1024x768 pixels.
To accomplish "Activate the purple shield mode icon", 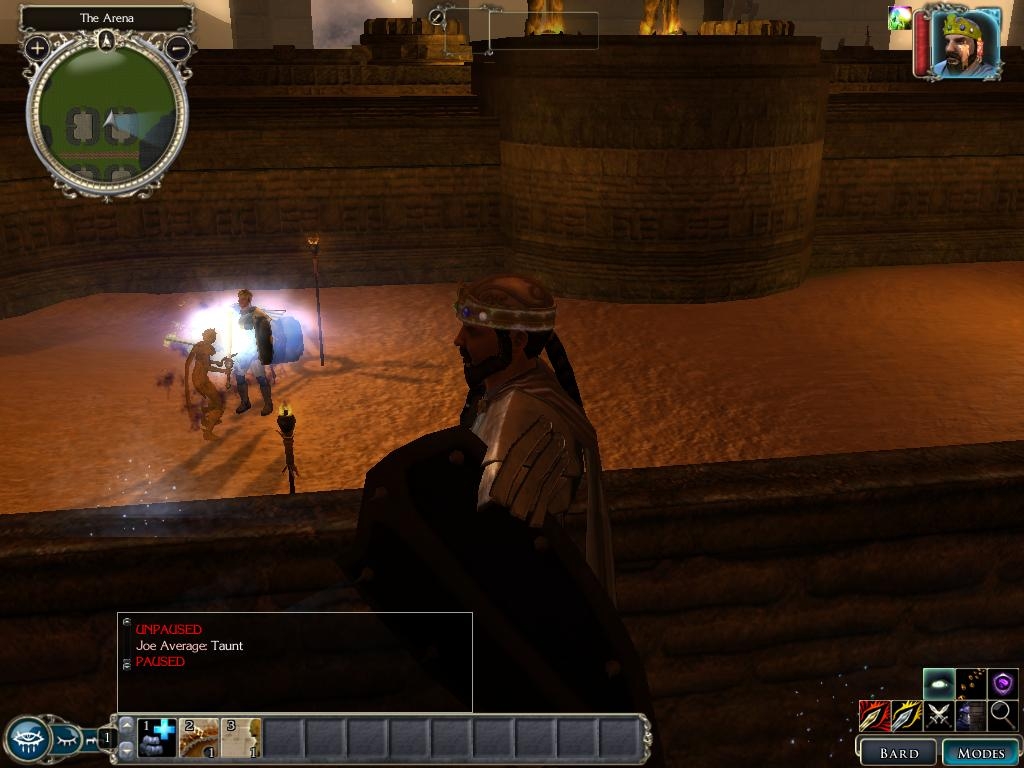I will click(1003, 684).
